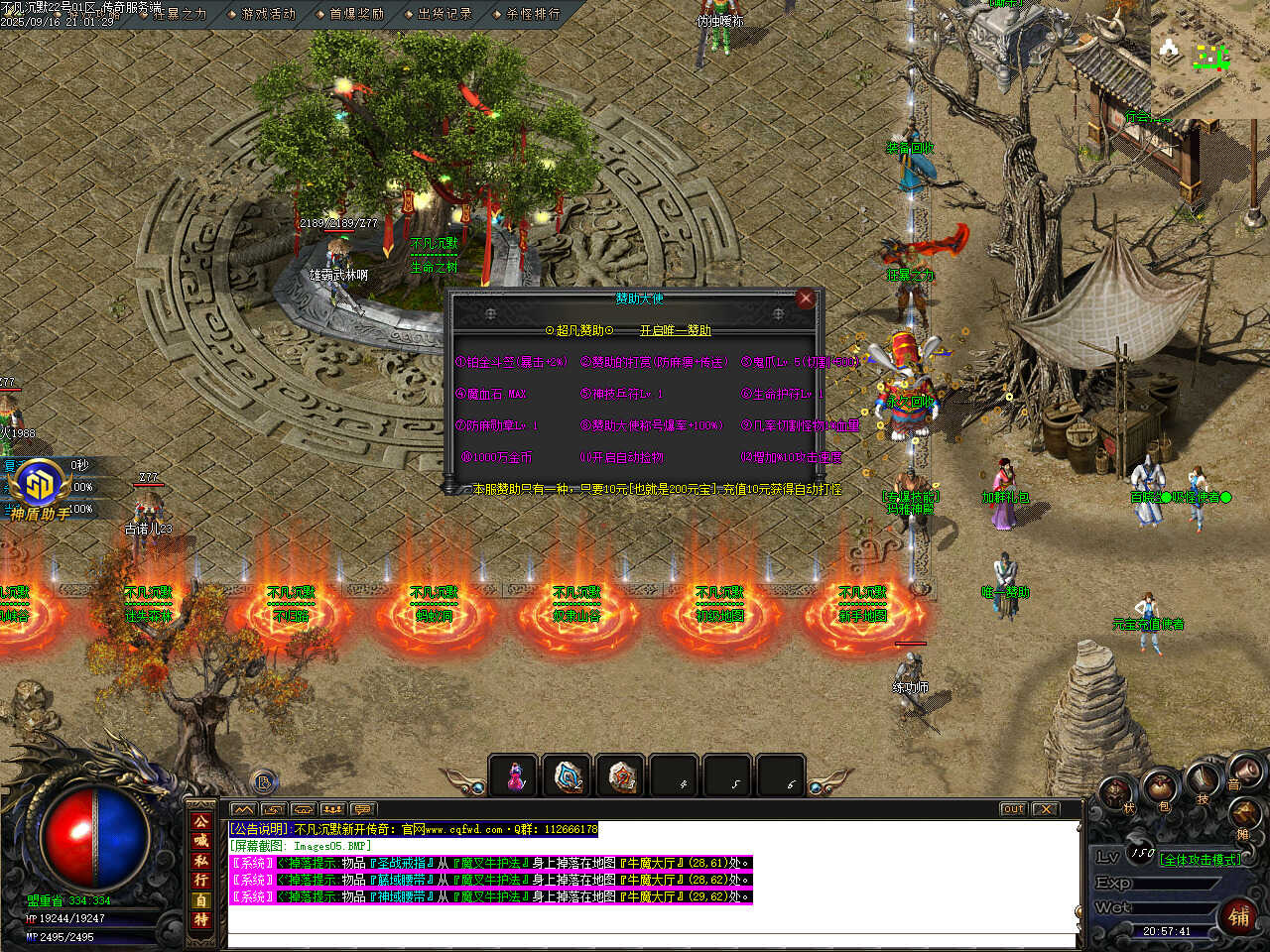The image size is (1270, 952).
Task: Open the 首爆奖励 rewards menu
Action: pos(356,14)
